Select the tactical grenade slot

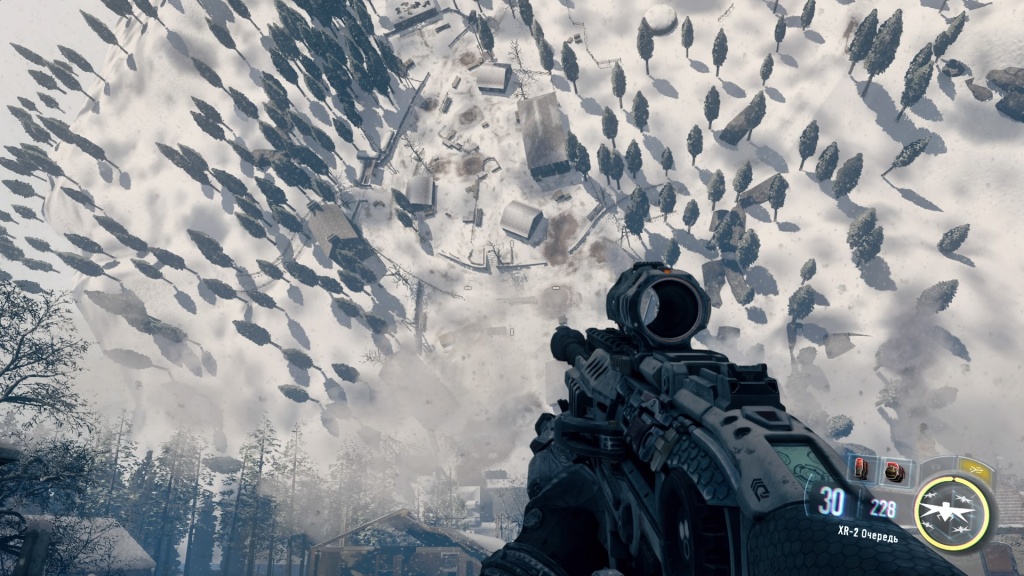click(x=861, y=468)
